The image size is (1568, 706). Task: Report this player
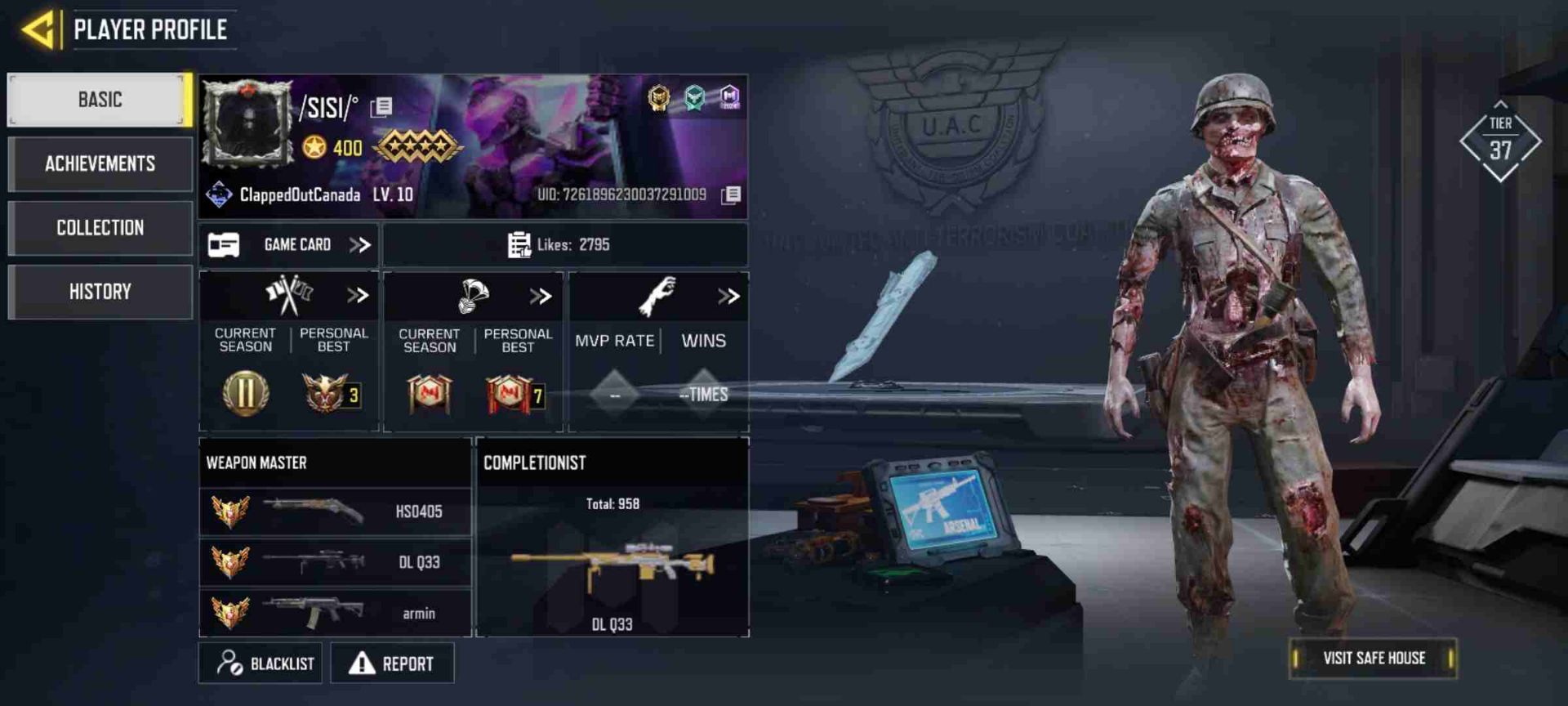click(x=392, y=663)
